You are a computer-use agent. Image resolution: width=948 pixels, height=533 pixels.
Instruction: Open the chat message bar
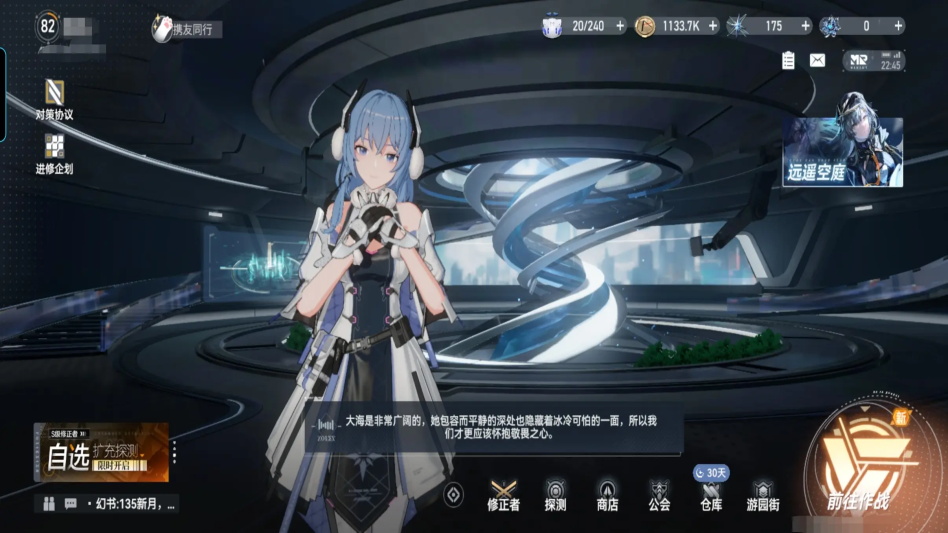click(108, 503)
